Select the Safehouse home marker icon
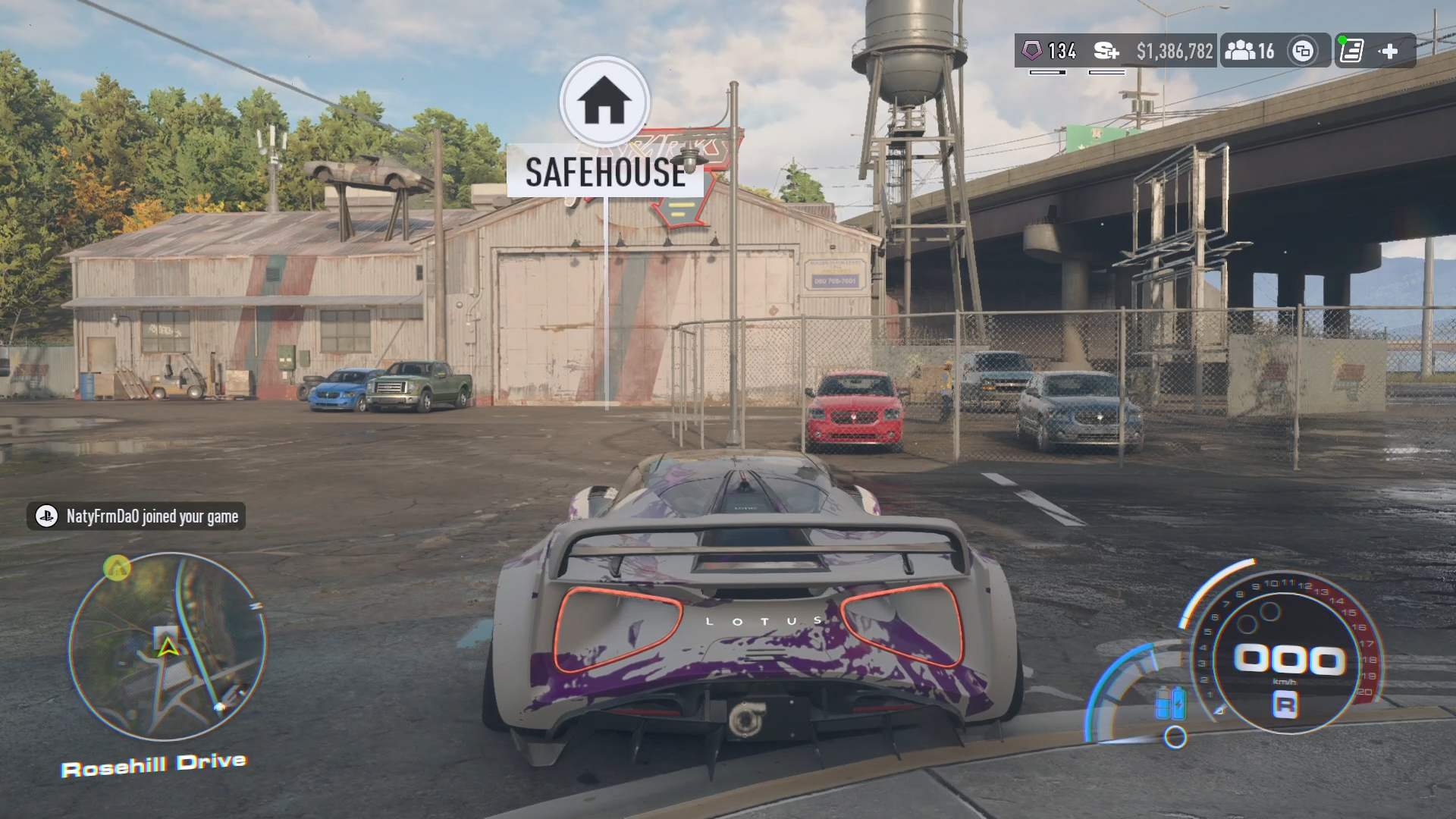The width and height of the screenshot is (1456, 819). pyautogui.click(x=604, y=101)
